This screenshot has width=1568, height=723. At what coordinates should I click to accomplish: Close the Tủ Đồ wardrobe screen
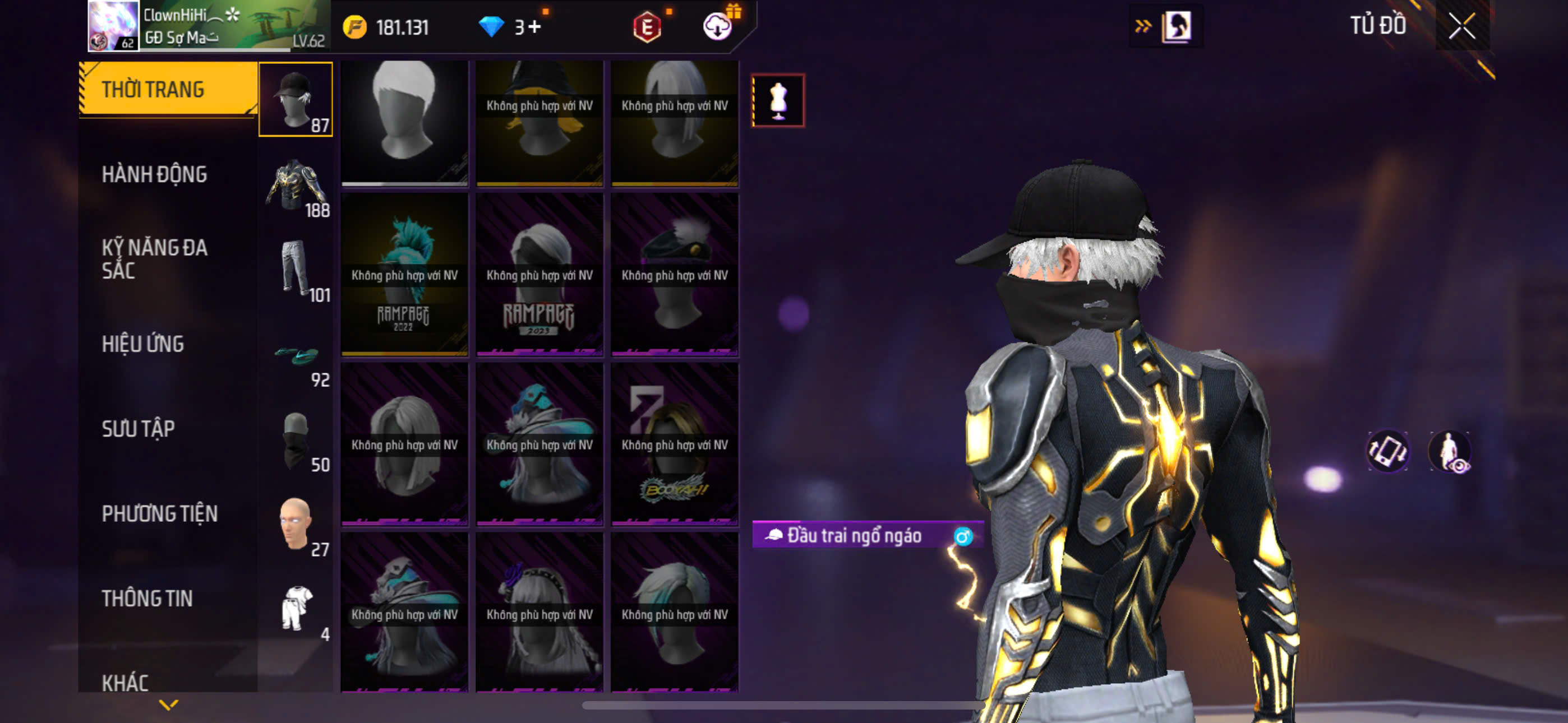point(1461,26)
